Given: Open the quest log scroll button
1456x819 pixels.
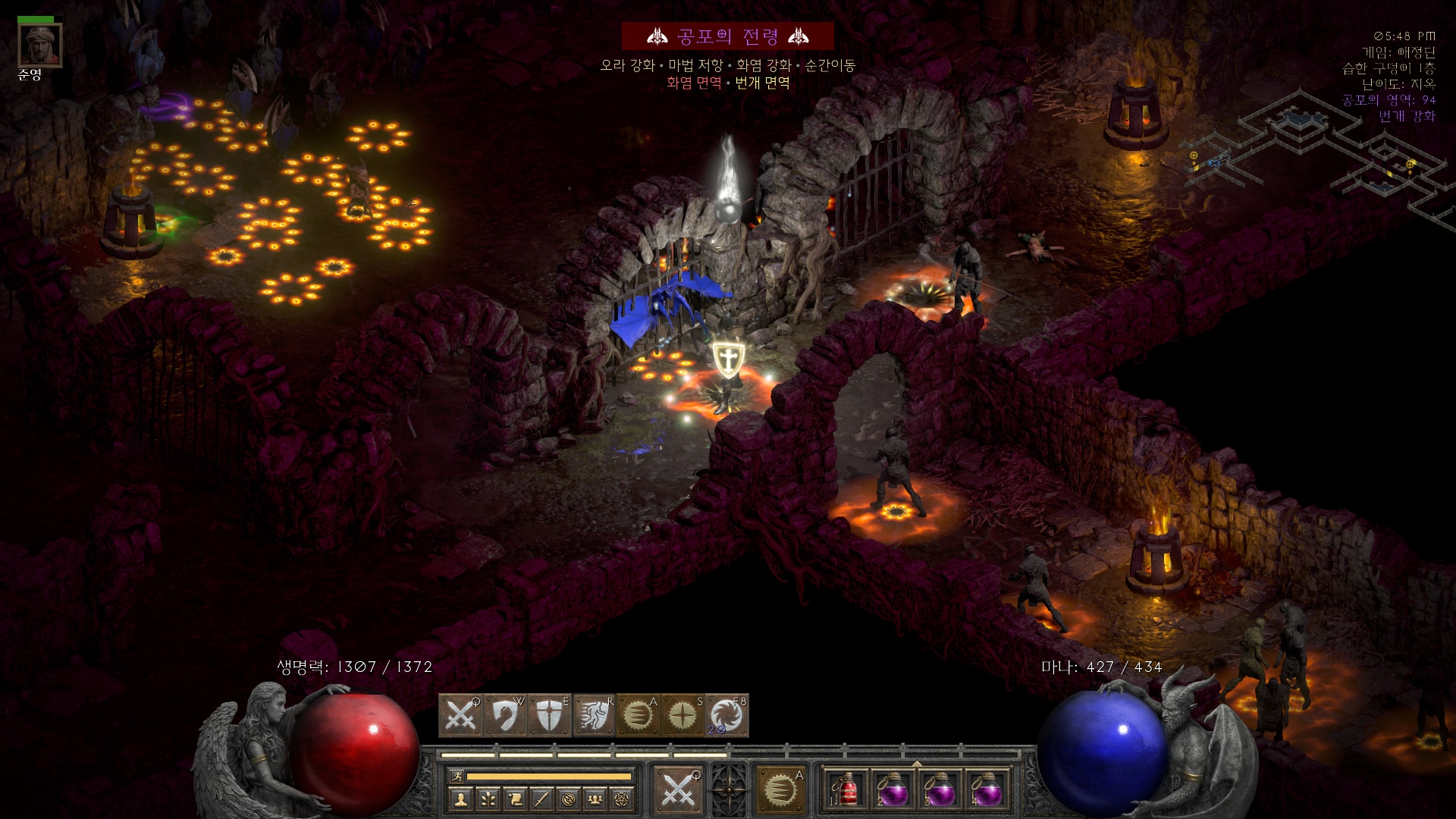Looking at the screenshot, I should [514, 799].
